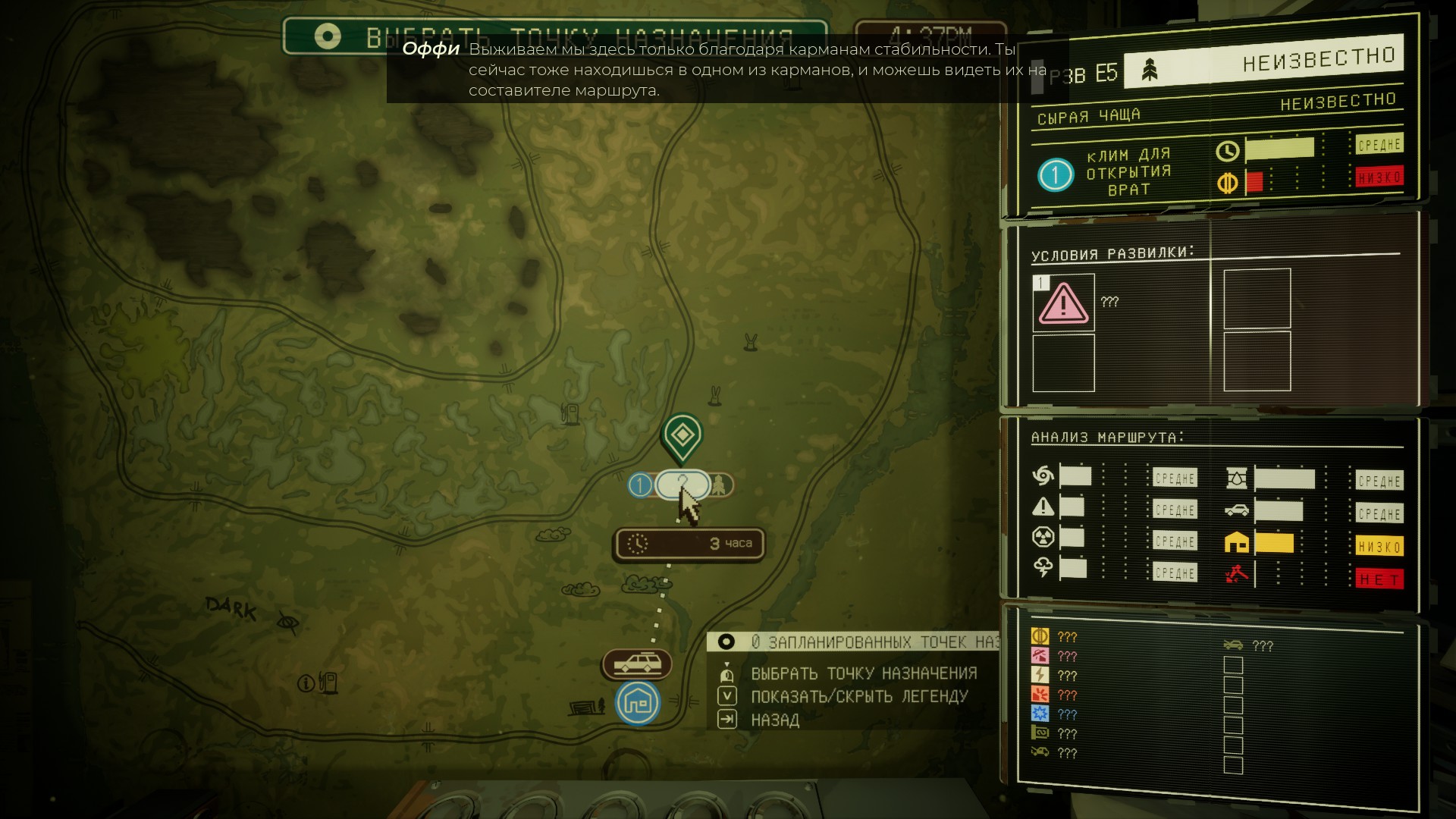Select the unknown question-mark junction node
Viewport: 1456px width, 819px height.
[x=682, y=485]
